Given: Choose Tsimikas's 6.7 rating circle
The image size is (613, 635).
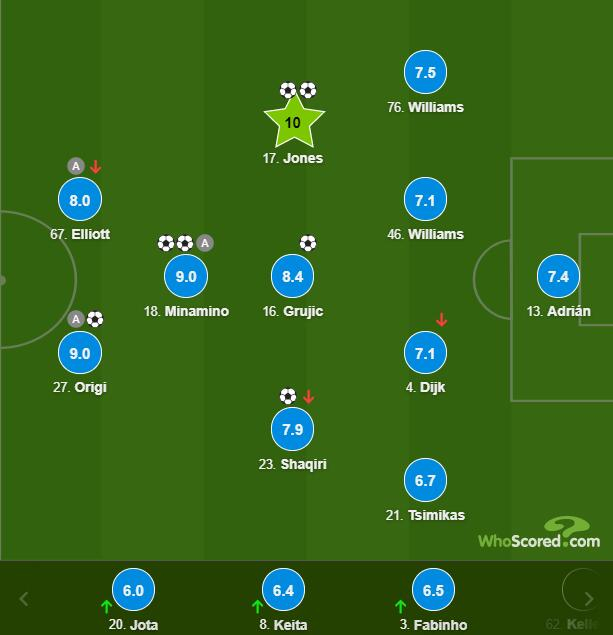Looking at the screenshot, I should 425,481.
